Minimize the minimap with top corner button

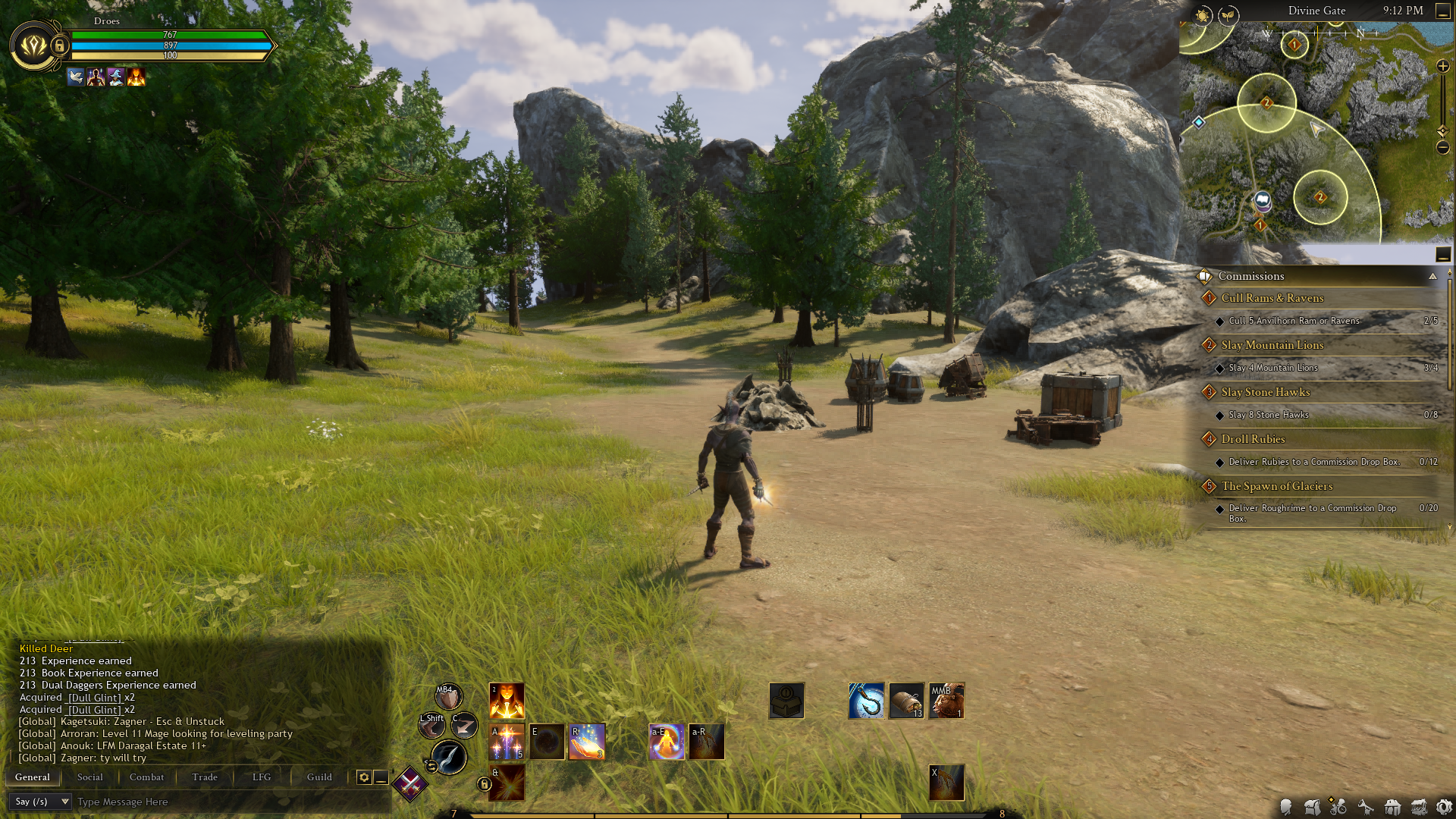(x=1442, y=11)
